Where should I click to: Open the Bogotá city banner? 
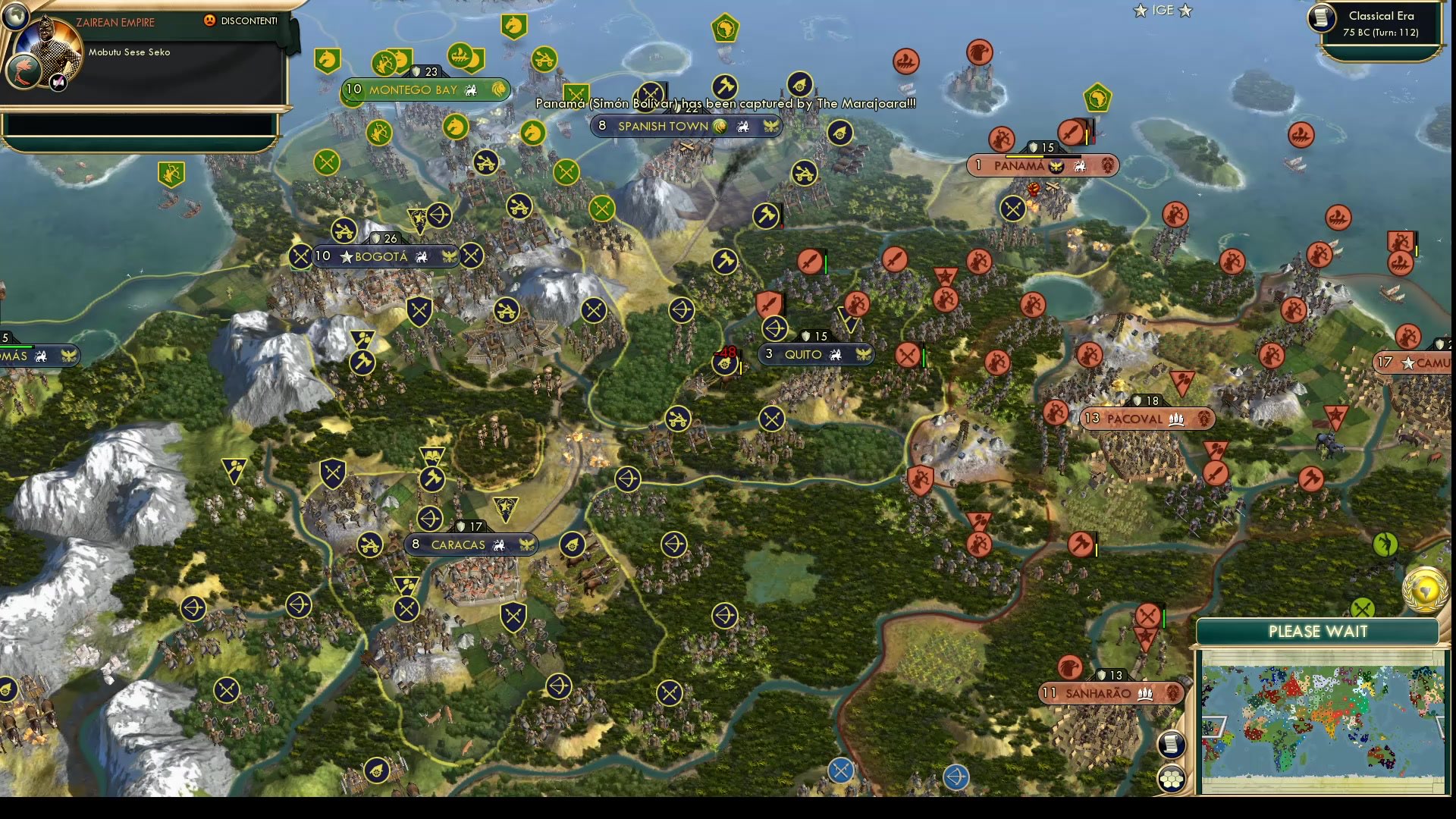tap(387, 256)
